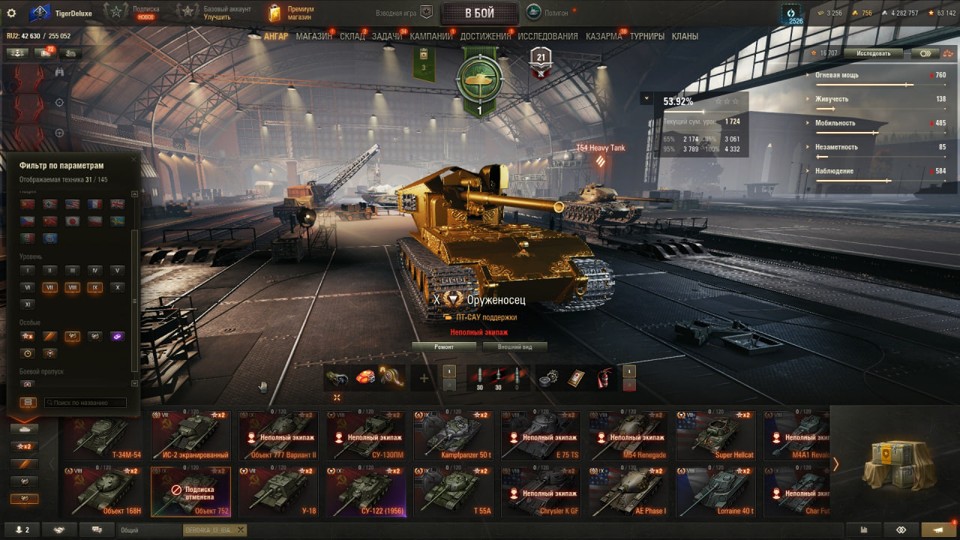Click the Исследовать button
960x540 pixels.
[873, 53]
